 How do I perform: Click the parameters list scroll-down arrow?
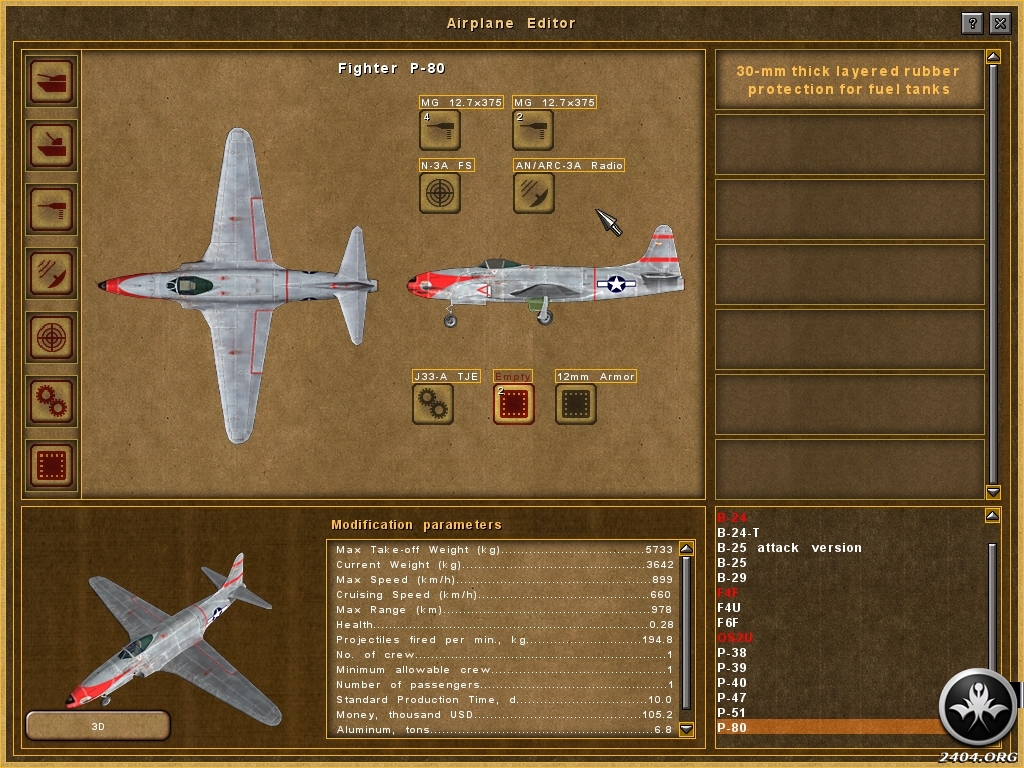pos(686,730)
